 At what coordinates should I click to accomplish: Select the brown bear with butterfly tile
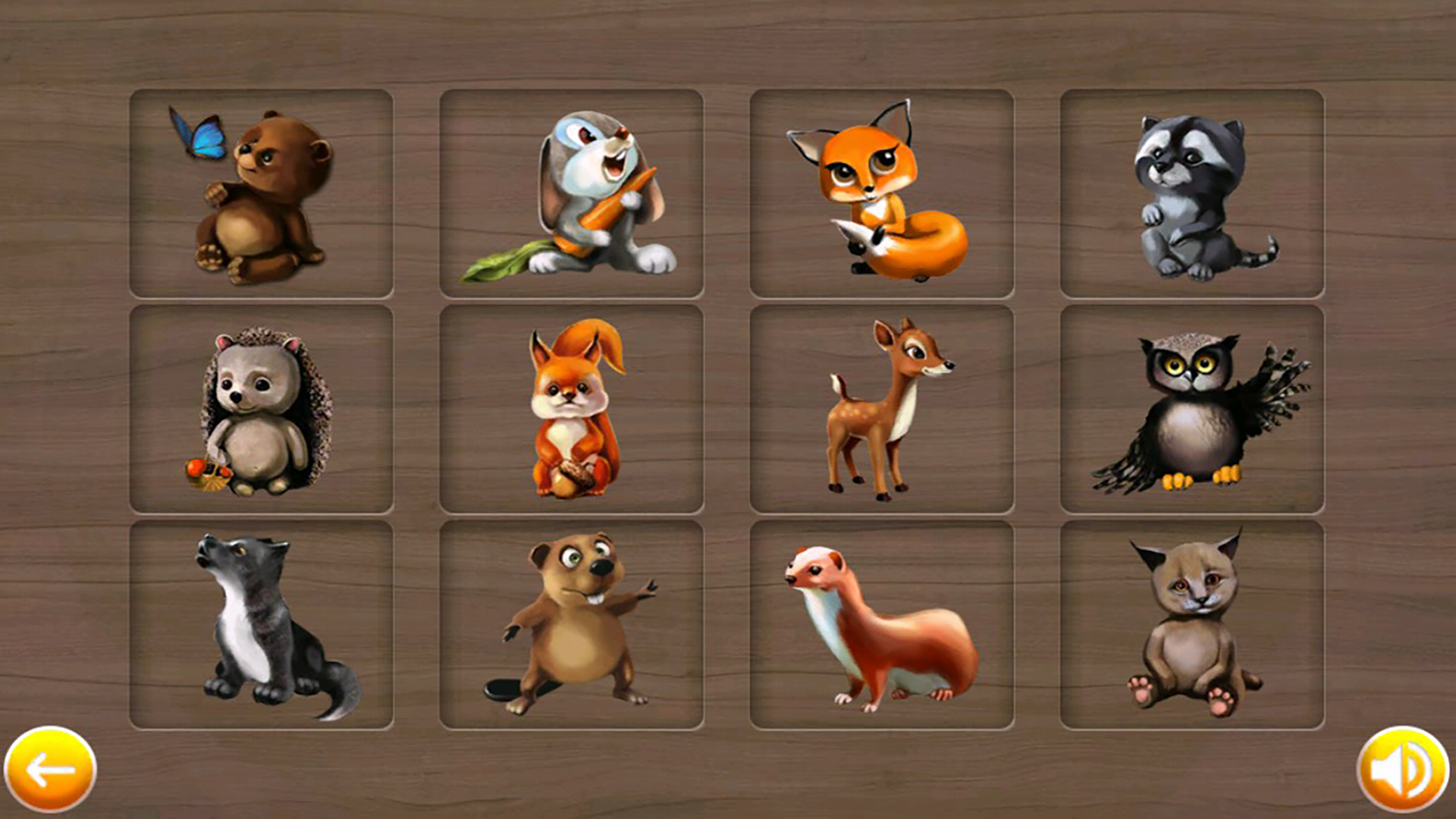[261, 194]
